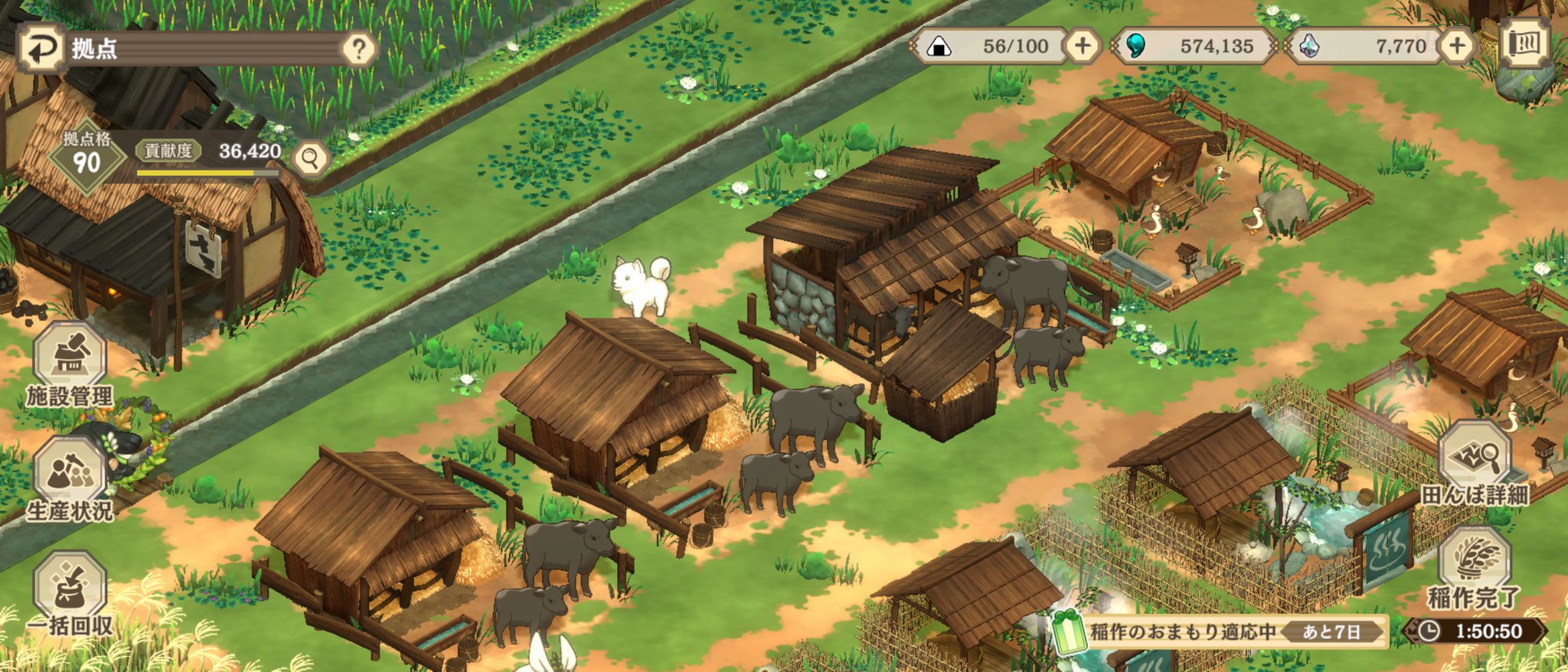
Task: Go back using the return arrow button
Action: tap(37, 48)
